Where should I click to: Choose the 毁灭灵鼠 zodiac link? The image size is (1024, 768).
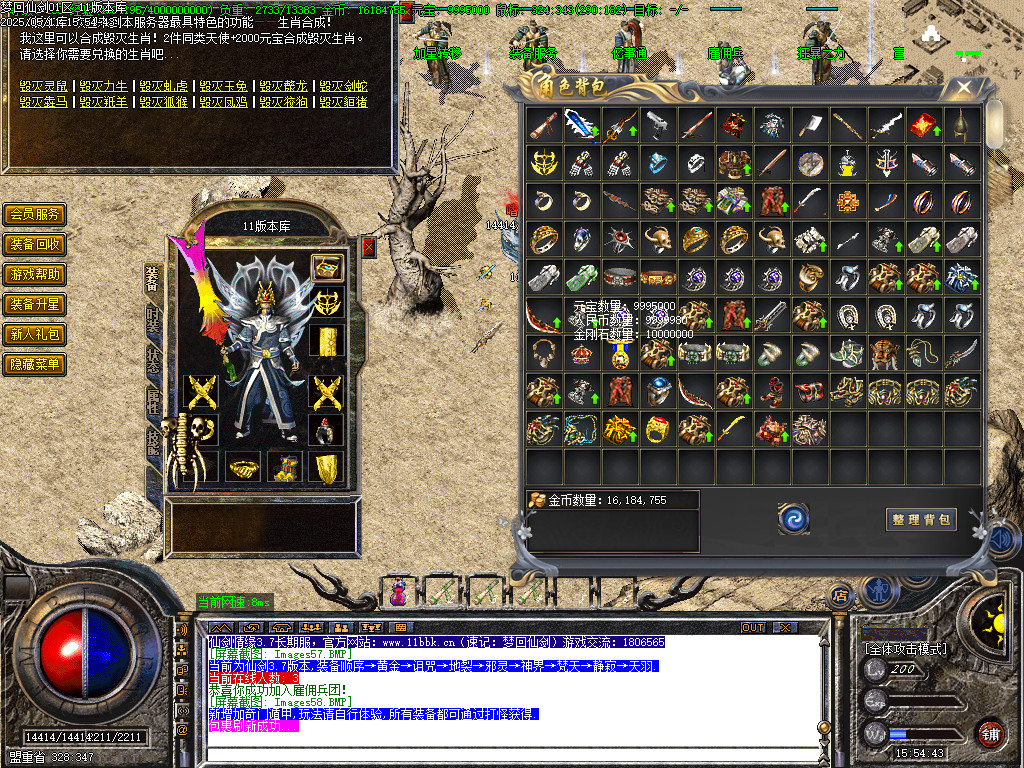pyautogui.click(x=43, y=87)
